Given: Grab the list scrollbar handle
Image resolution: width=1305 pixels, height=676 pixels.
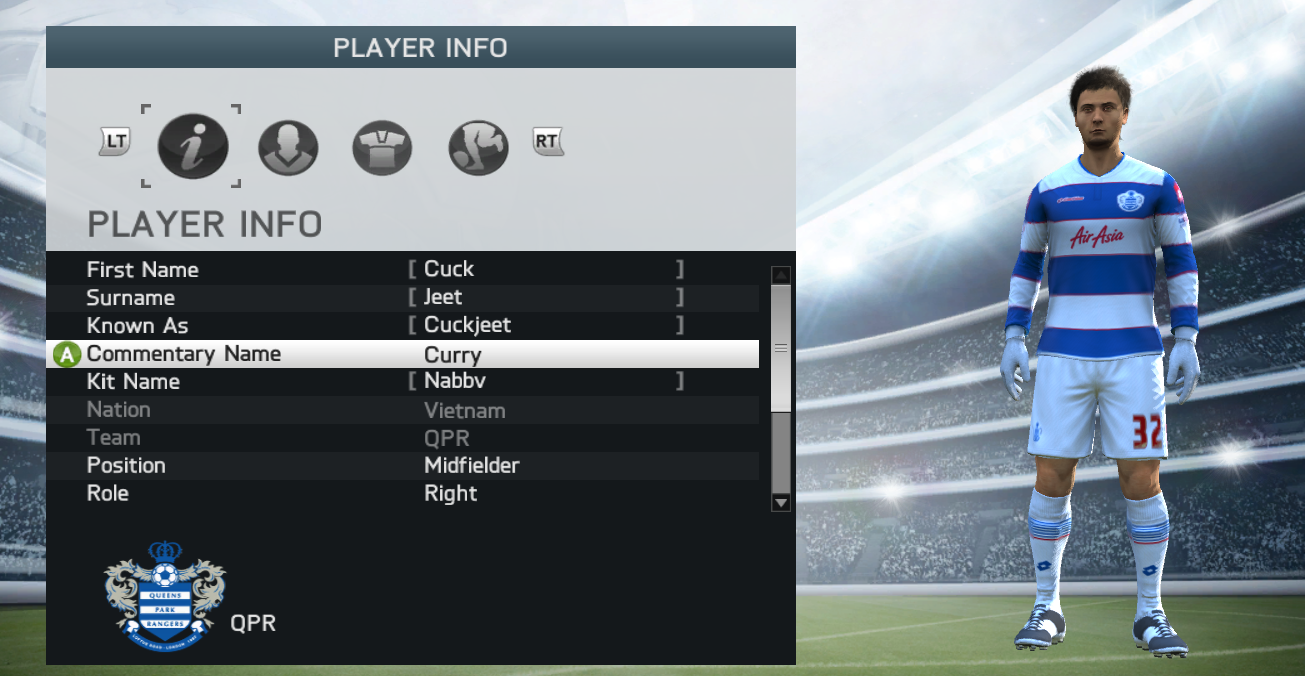Looking at the screenshot, I should (x=781, y=347).
